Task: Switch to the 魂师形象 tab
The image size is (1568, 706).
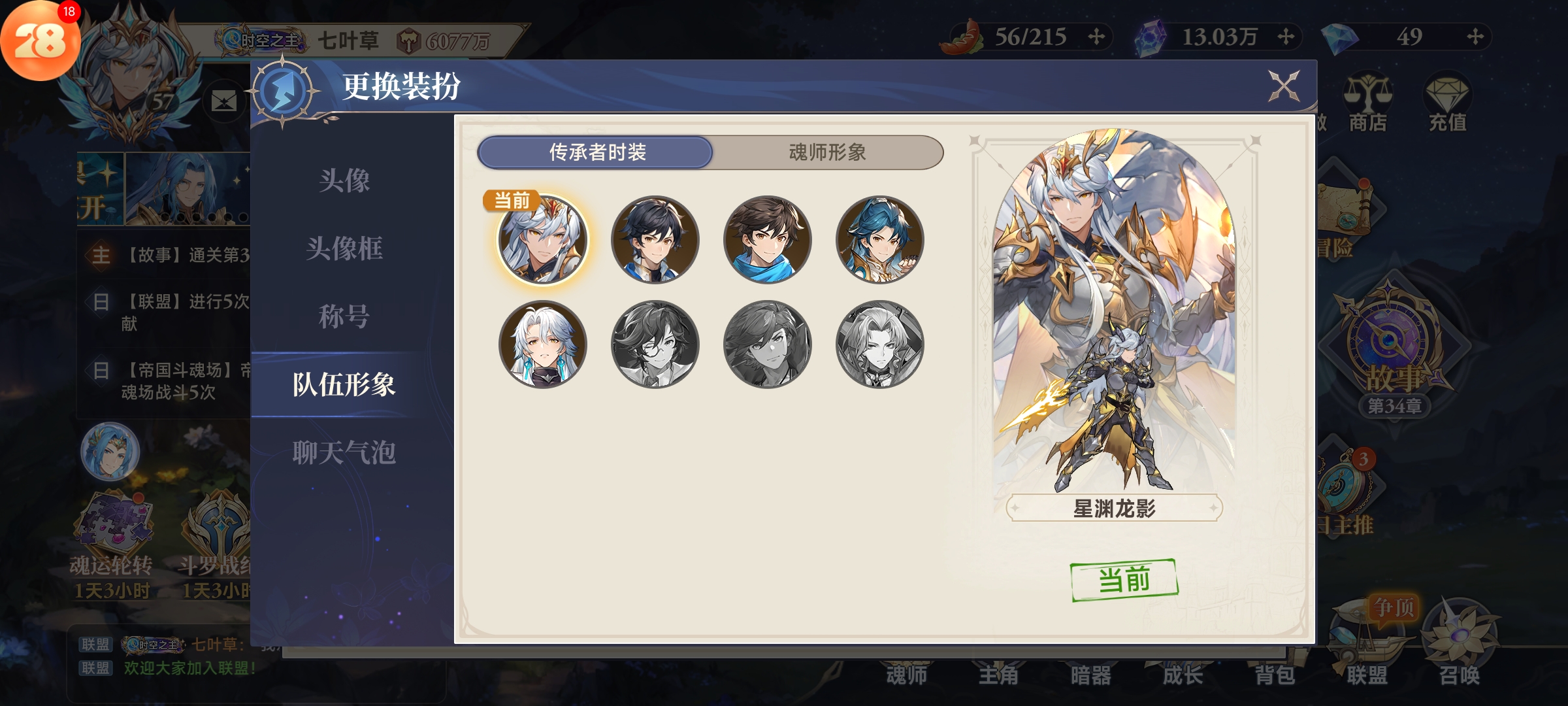Action: click(827, 152)
